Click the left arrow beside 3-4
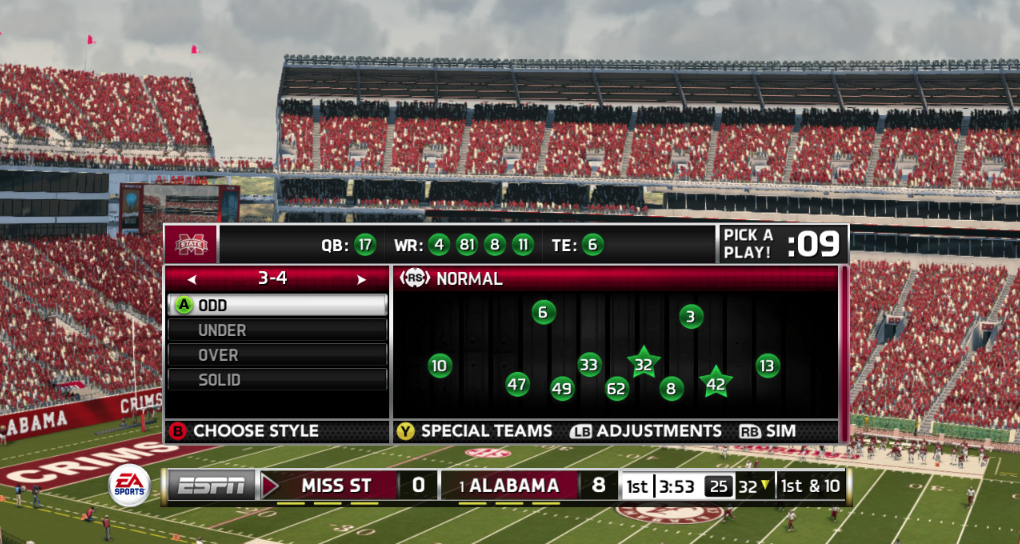The image size is (1020, 544). pyautogui.click(x=192, y=280)
